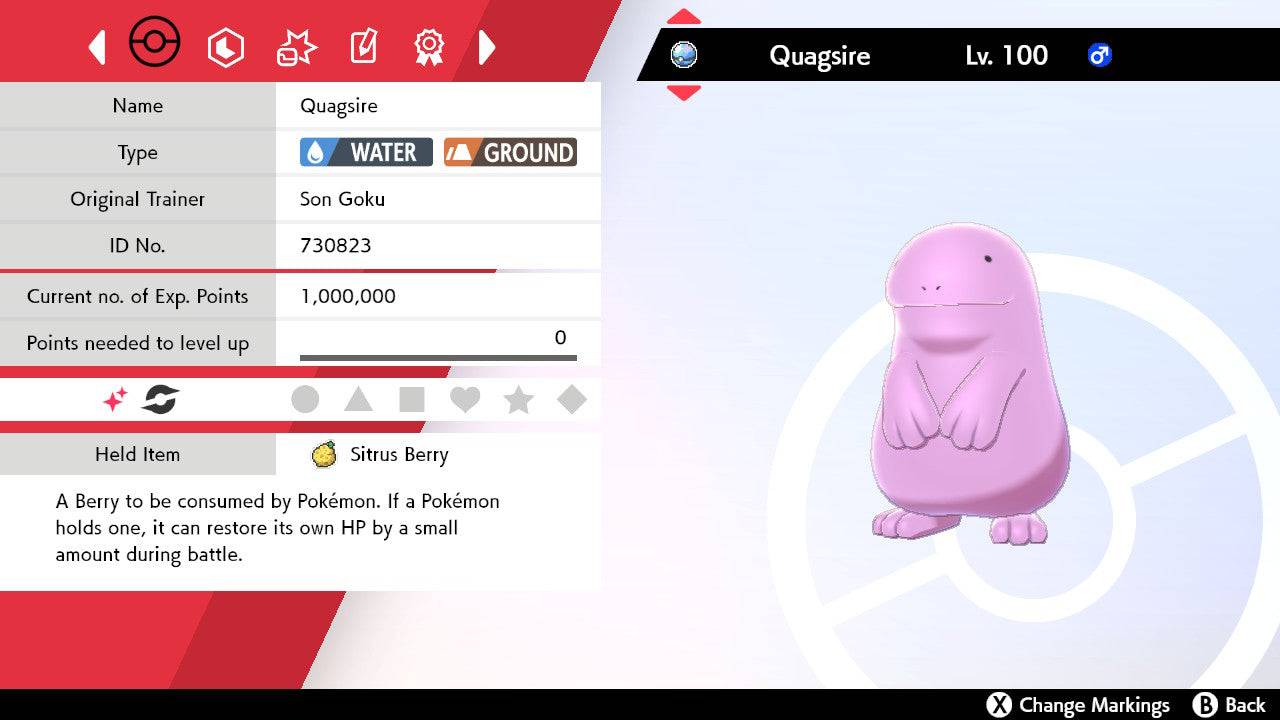This screenshot has width=1280, height=720.
Task: View the ribbons tab
Action: click(429, 46)
